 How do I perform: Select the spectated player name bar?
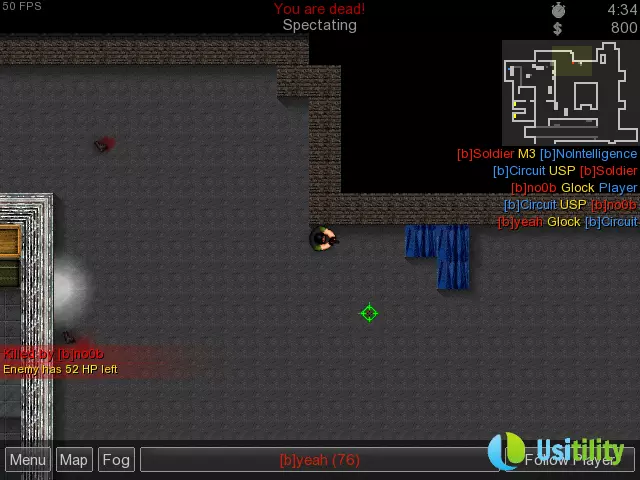point(318,460)
